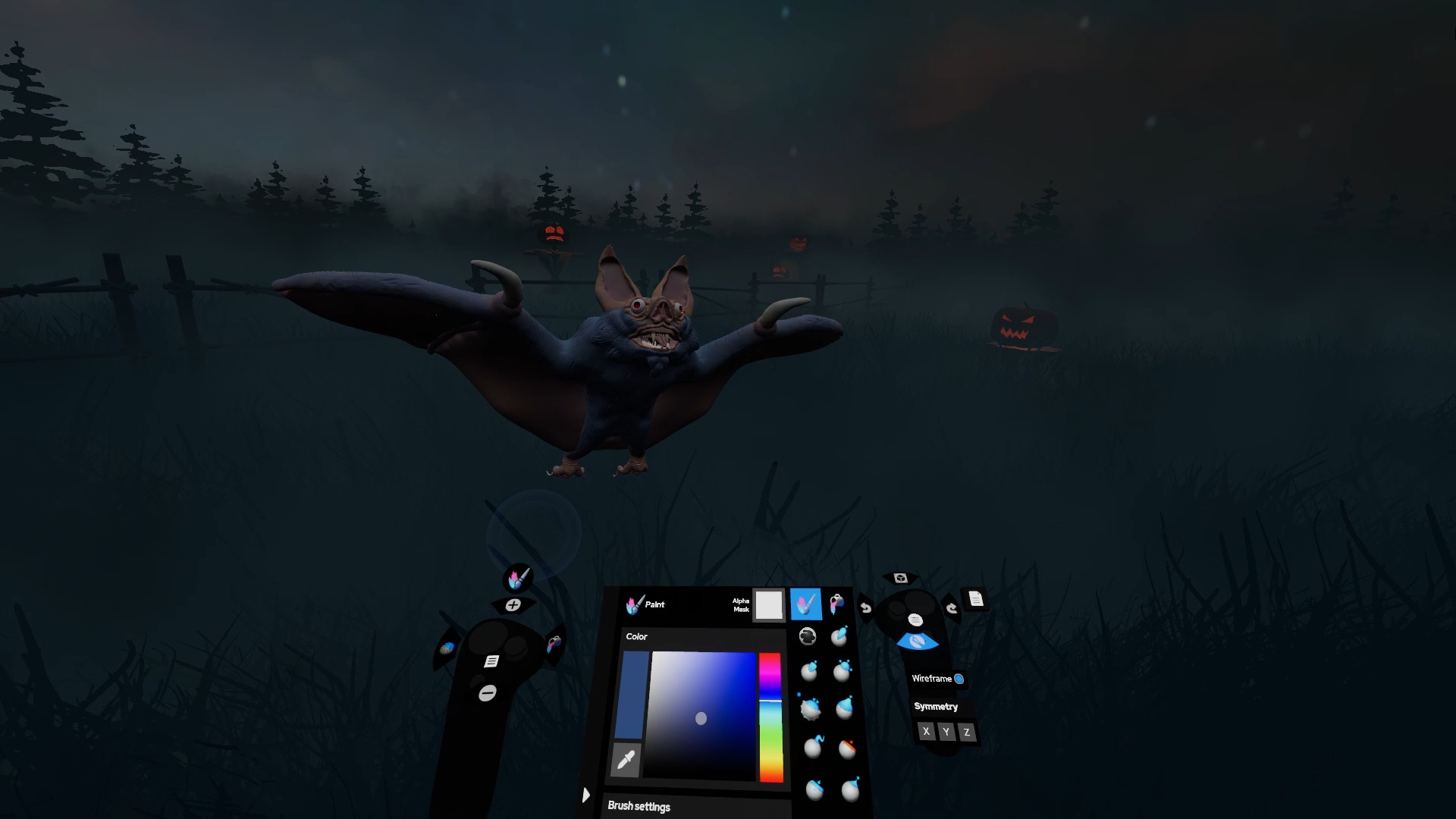Enable X axis symmetry
The height and width of the screenshot is (819, 1456).
click(x=926, y=731)
